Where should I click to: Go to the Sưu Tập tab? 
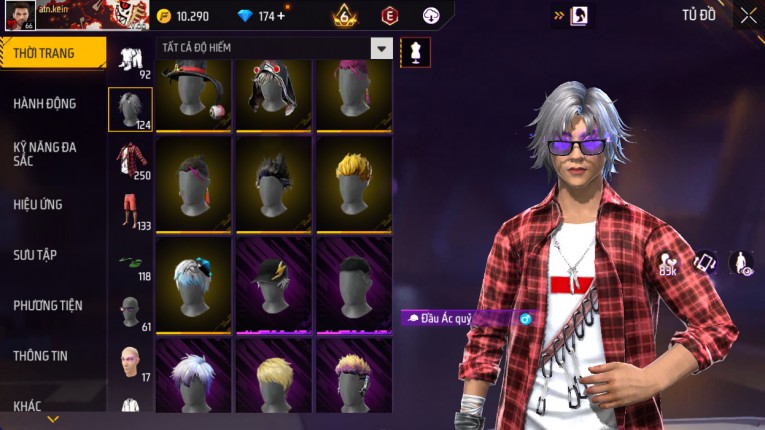35,255
